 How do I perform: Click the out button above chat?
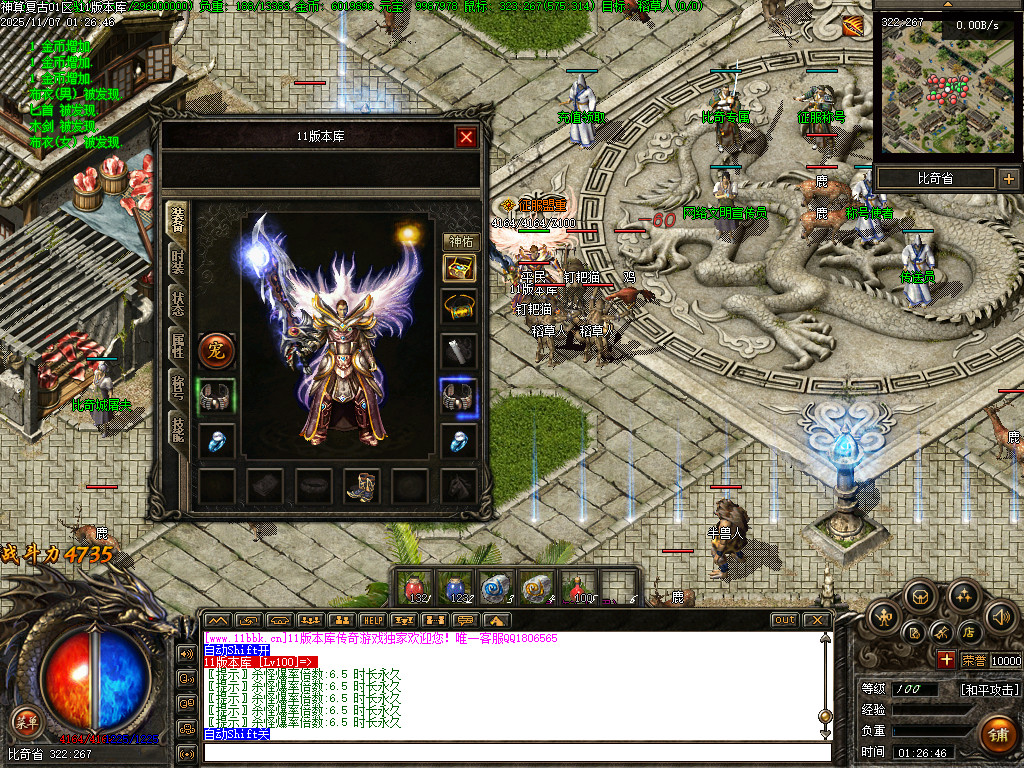click(785, 620)
